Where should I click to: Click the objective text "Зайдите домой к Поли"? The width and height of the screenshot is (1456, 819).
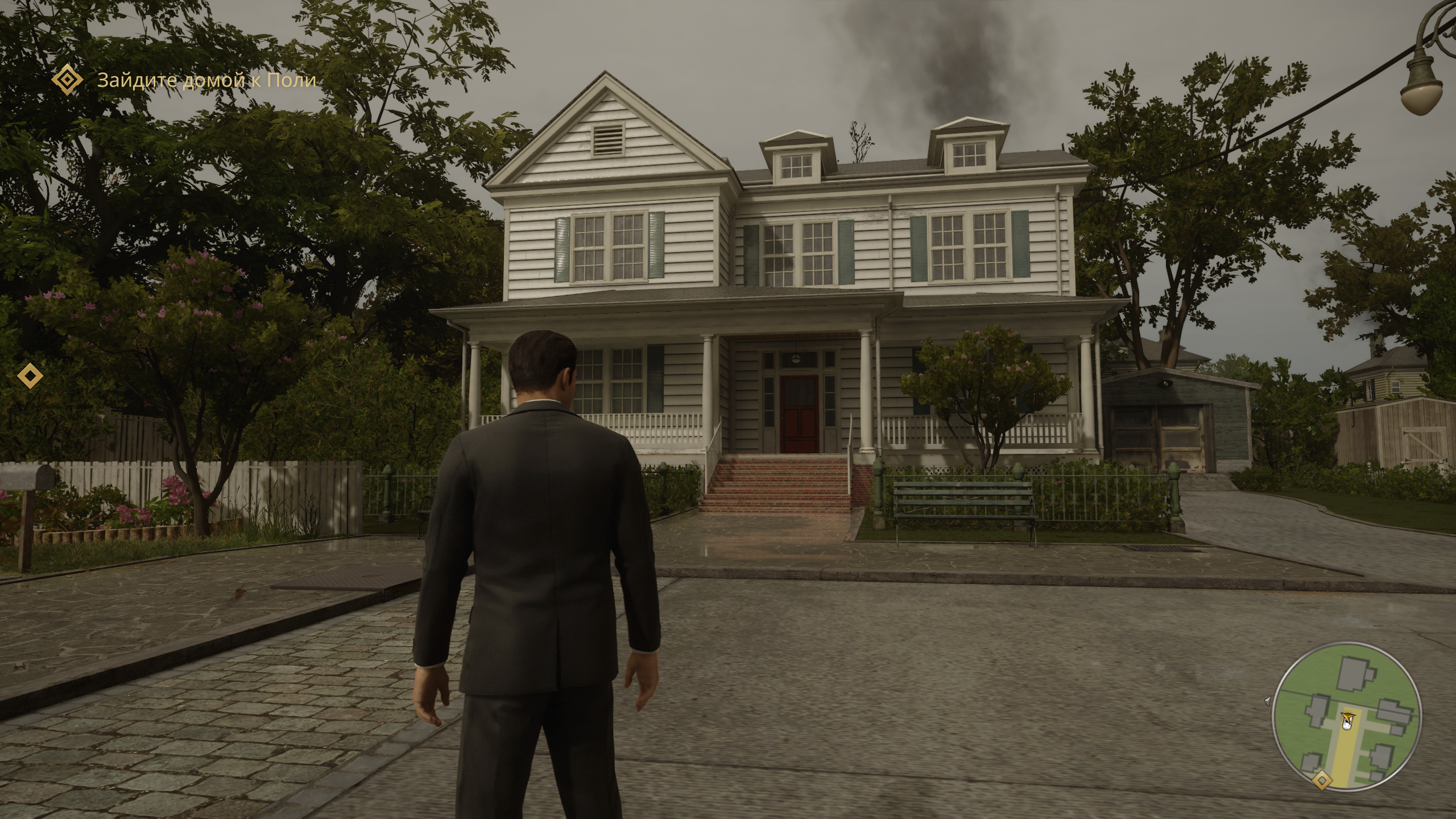click(206, 80)
